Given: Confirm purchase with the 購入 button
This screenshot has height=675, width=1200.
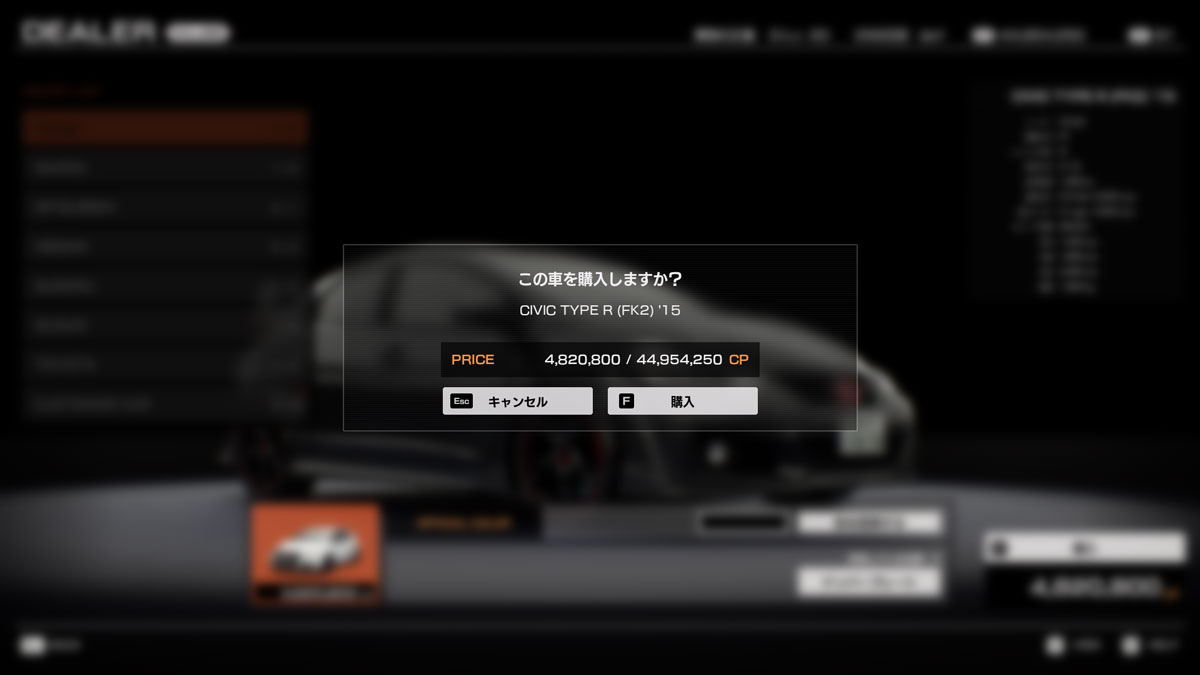Looking at the screenshot, I should (682, 401).
